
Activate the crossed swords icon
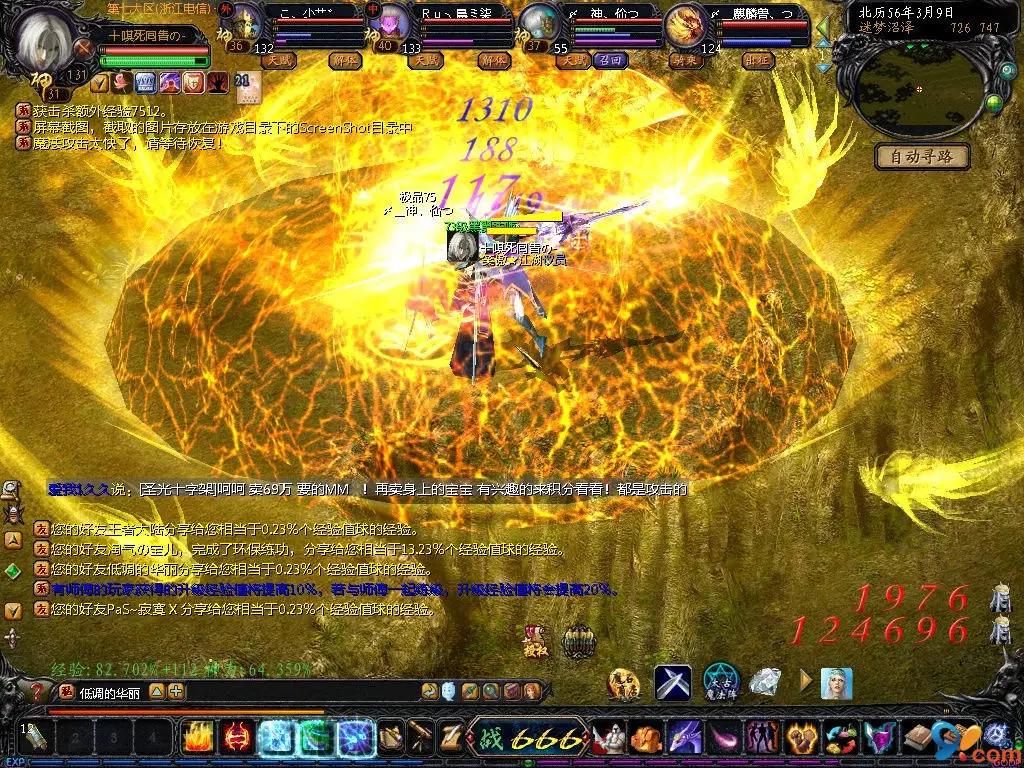coord(673,683)
